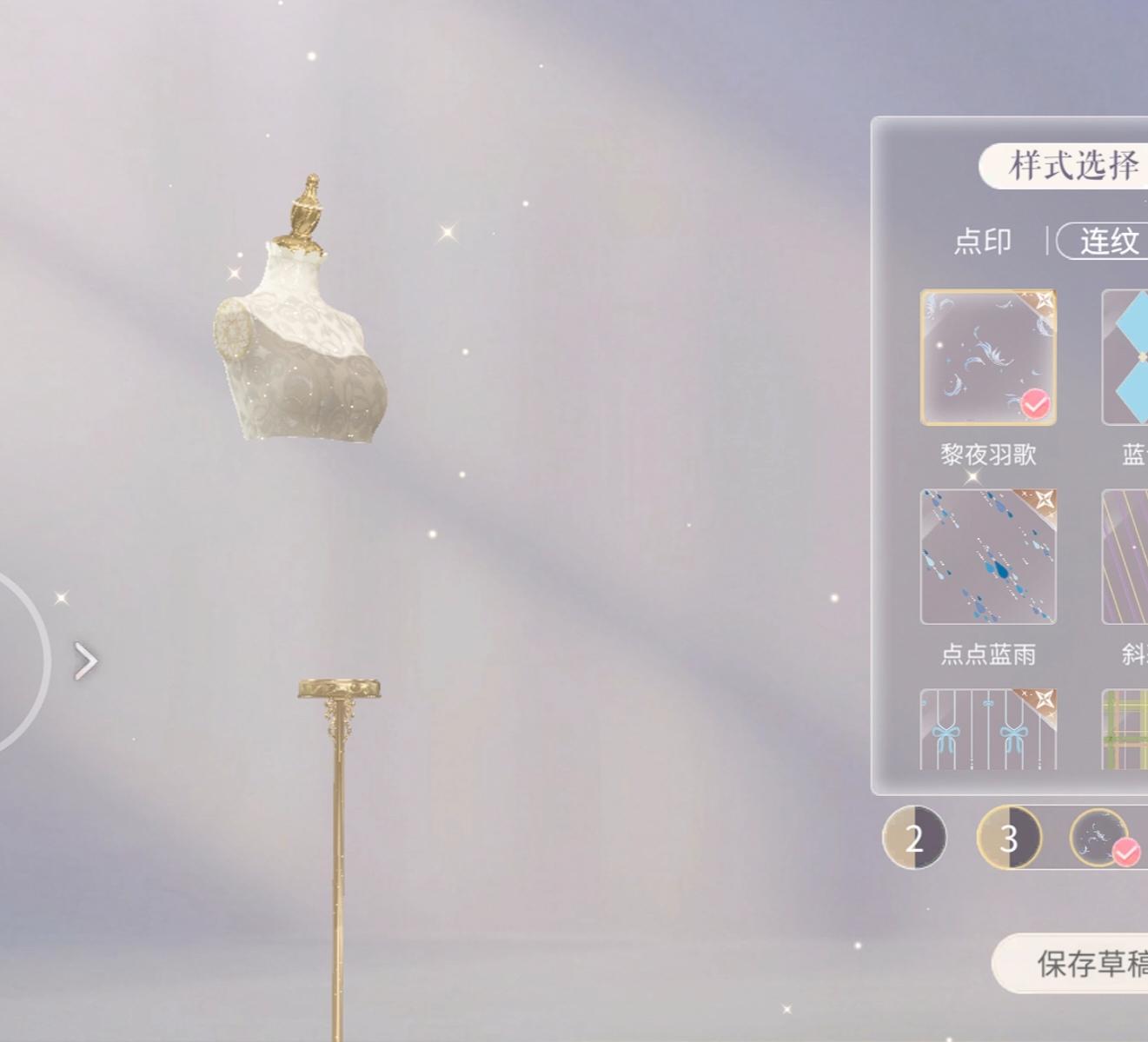Viewport: 1148px width, 1042px height.
Task: Click the two-tone color circle labeled 3
Action: point(1008,837)
